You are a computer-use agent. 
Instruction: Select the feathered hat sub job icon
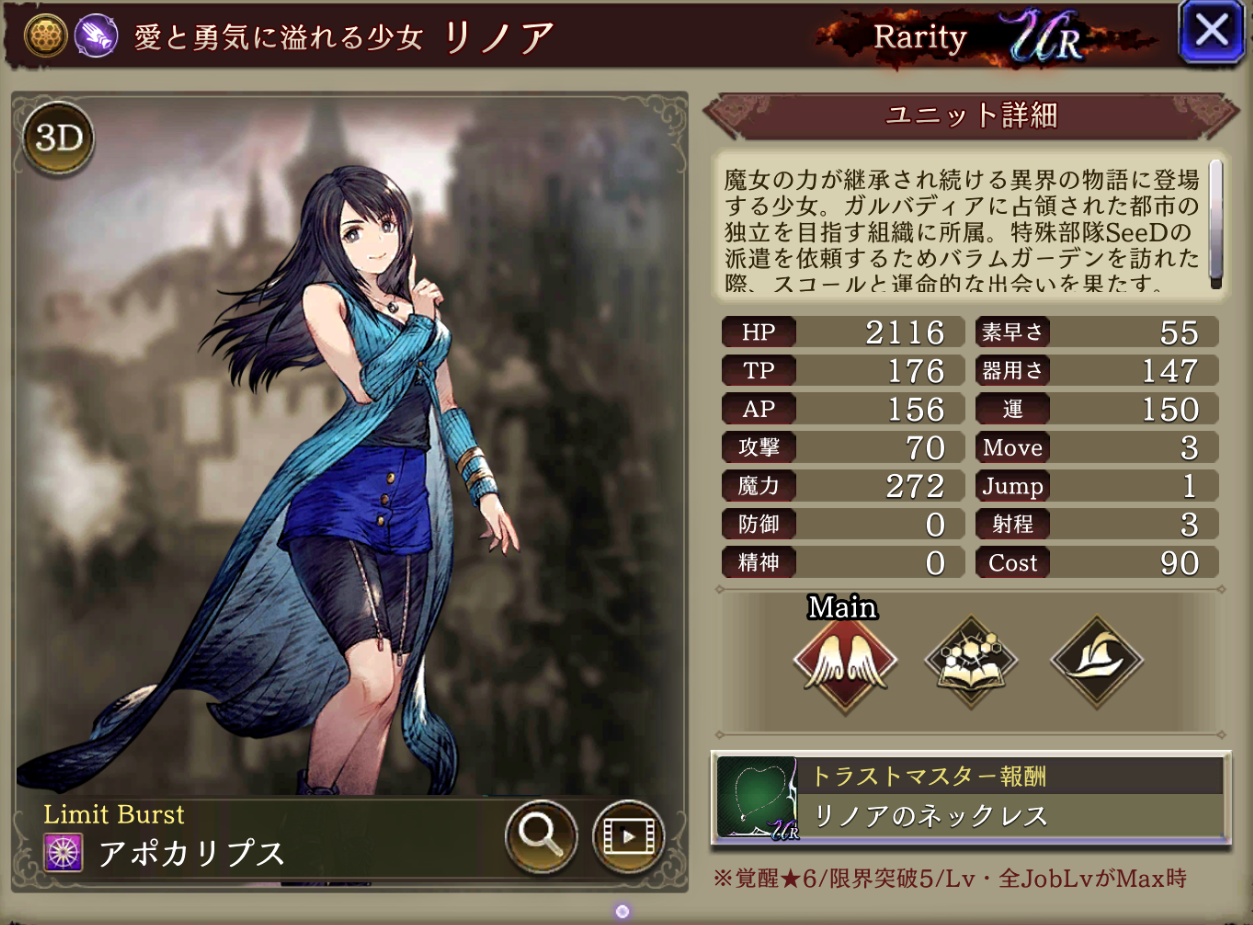(1096, 661)
